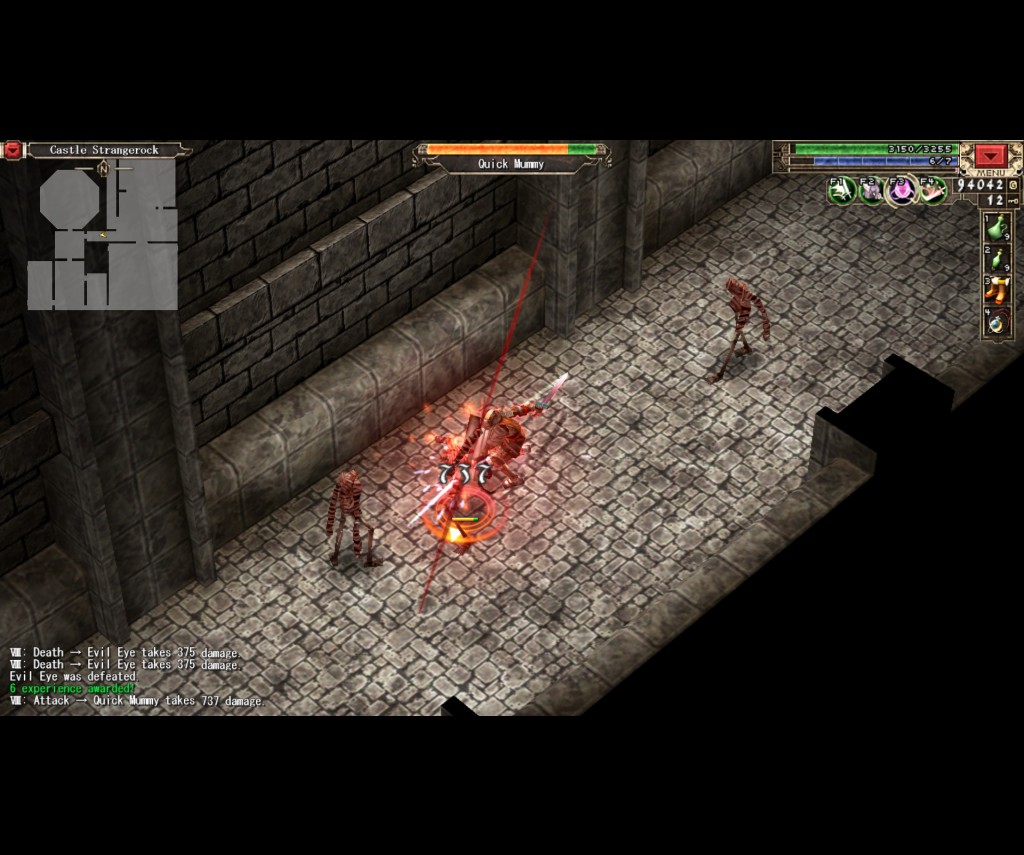Trigger the F4 red-and-white blade skill

[x=932, y=189]
